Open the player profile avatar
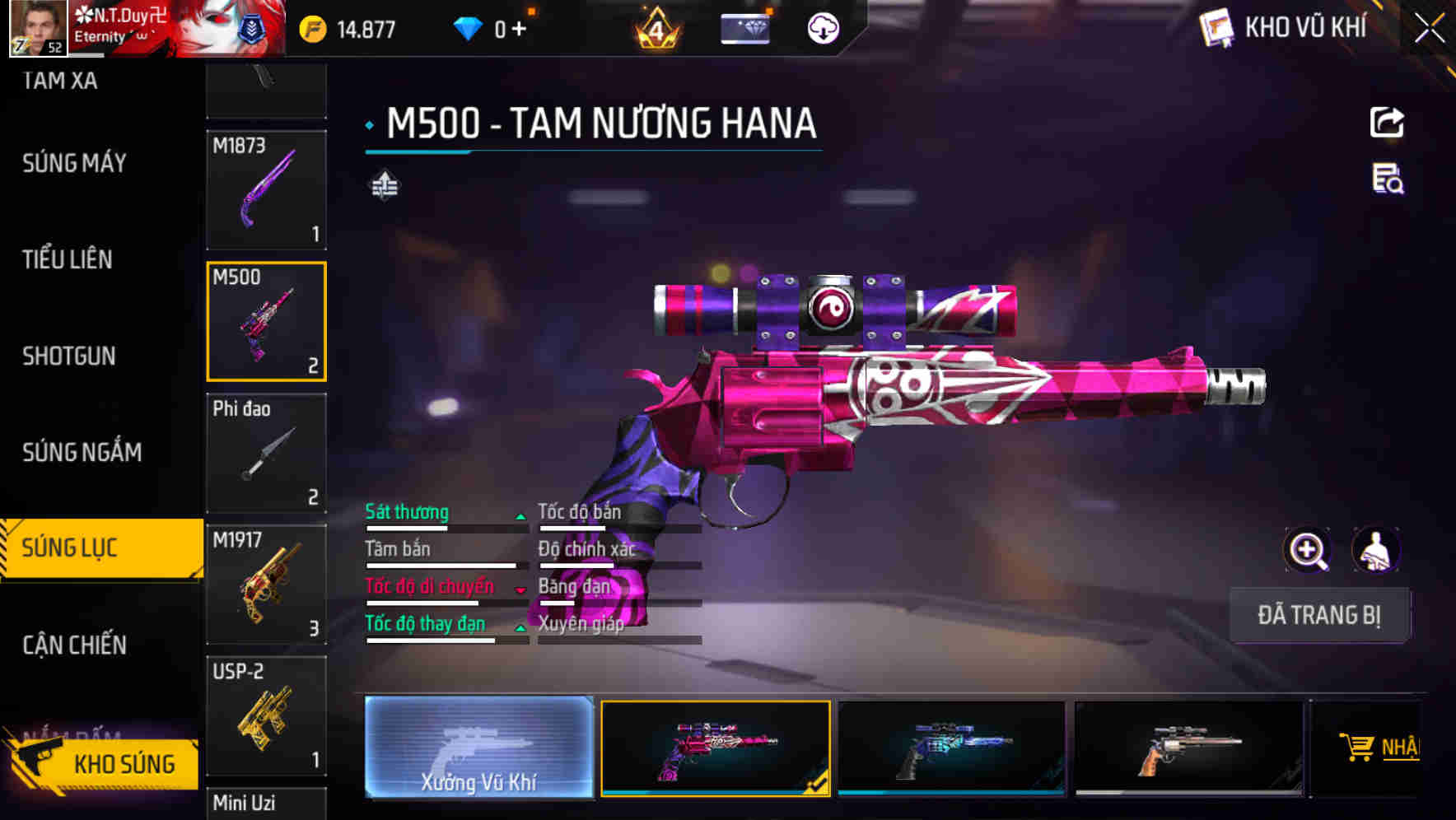The image size is (1456, 820). (38, 28)
